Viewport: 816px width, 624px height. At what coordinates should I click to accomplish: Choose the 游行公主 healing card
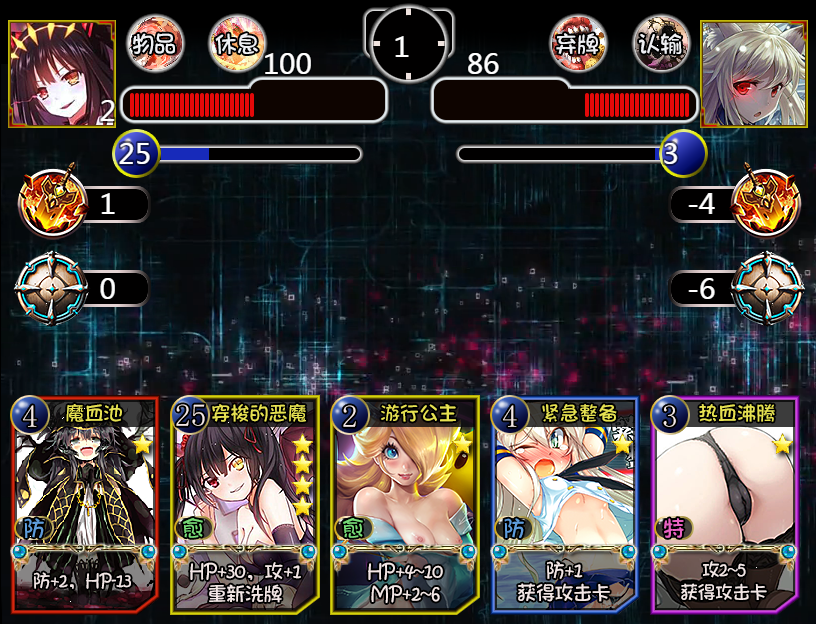click(x=405, y=504)
